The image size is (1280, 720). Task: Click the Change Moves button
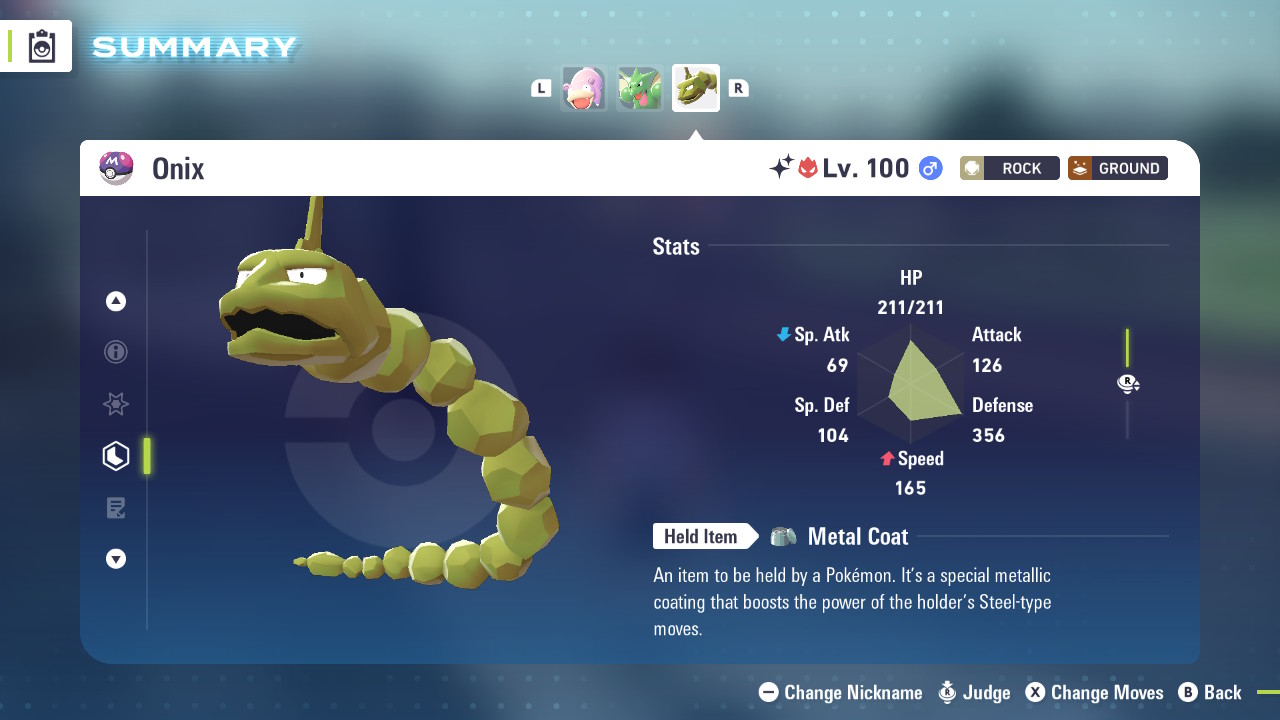click(x=1094, y=692)
